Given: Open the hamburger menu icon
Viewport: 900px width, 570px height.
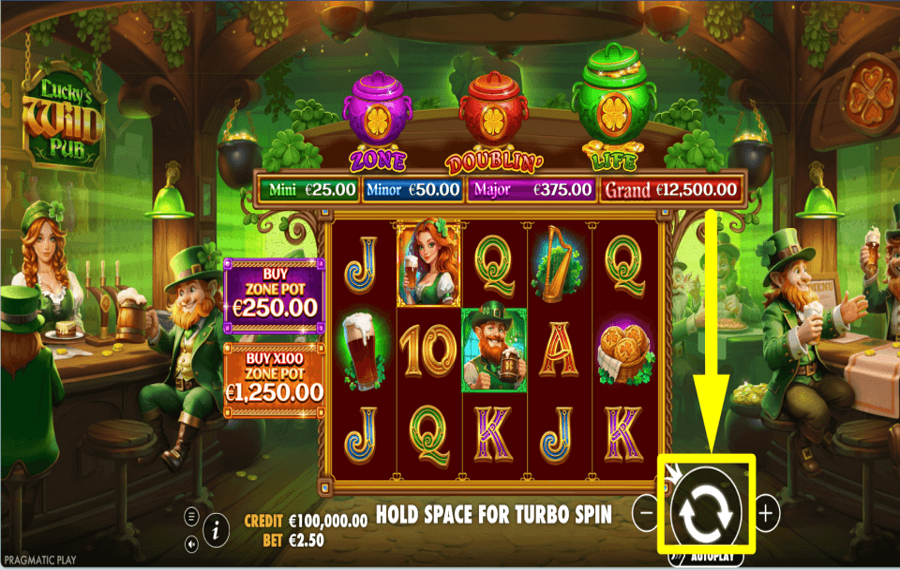Looking at the screenshot, I should (191, 517).
